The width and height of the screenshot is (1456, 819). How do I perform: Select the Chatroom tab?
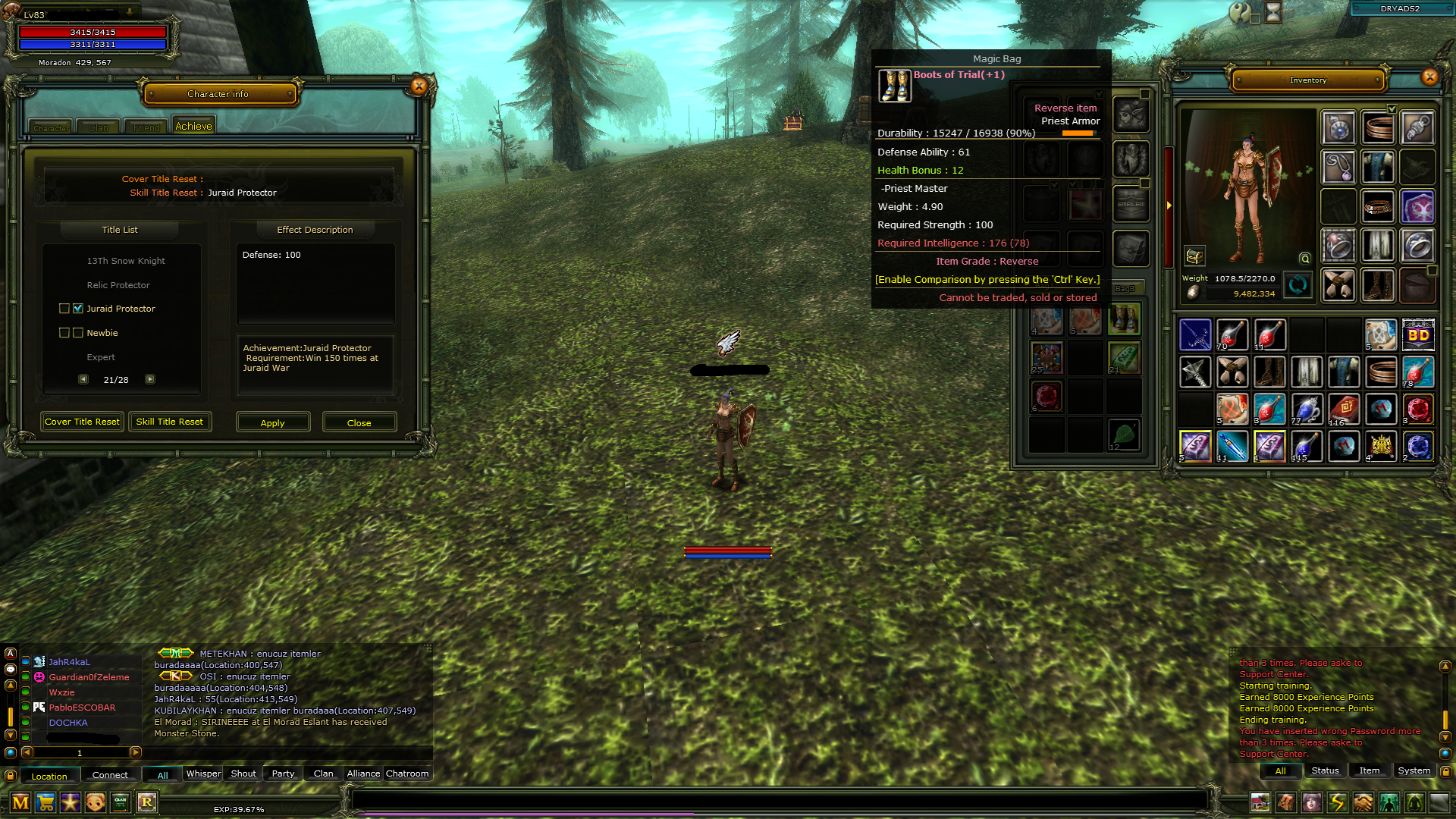tap(407, 773)
